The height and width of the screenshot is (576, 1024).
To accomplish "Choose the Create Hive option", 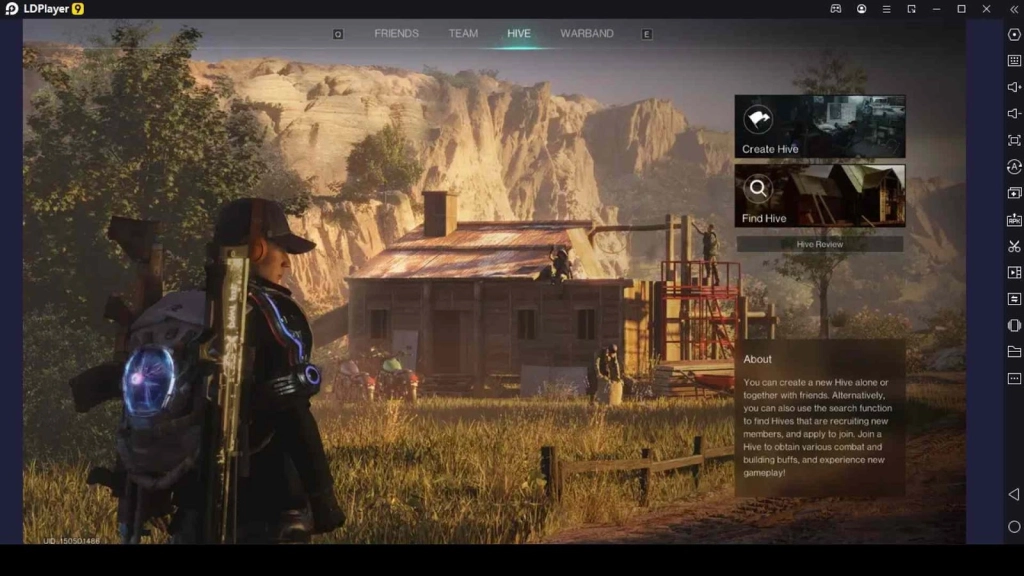I will click(820, 126).
